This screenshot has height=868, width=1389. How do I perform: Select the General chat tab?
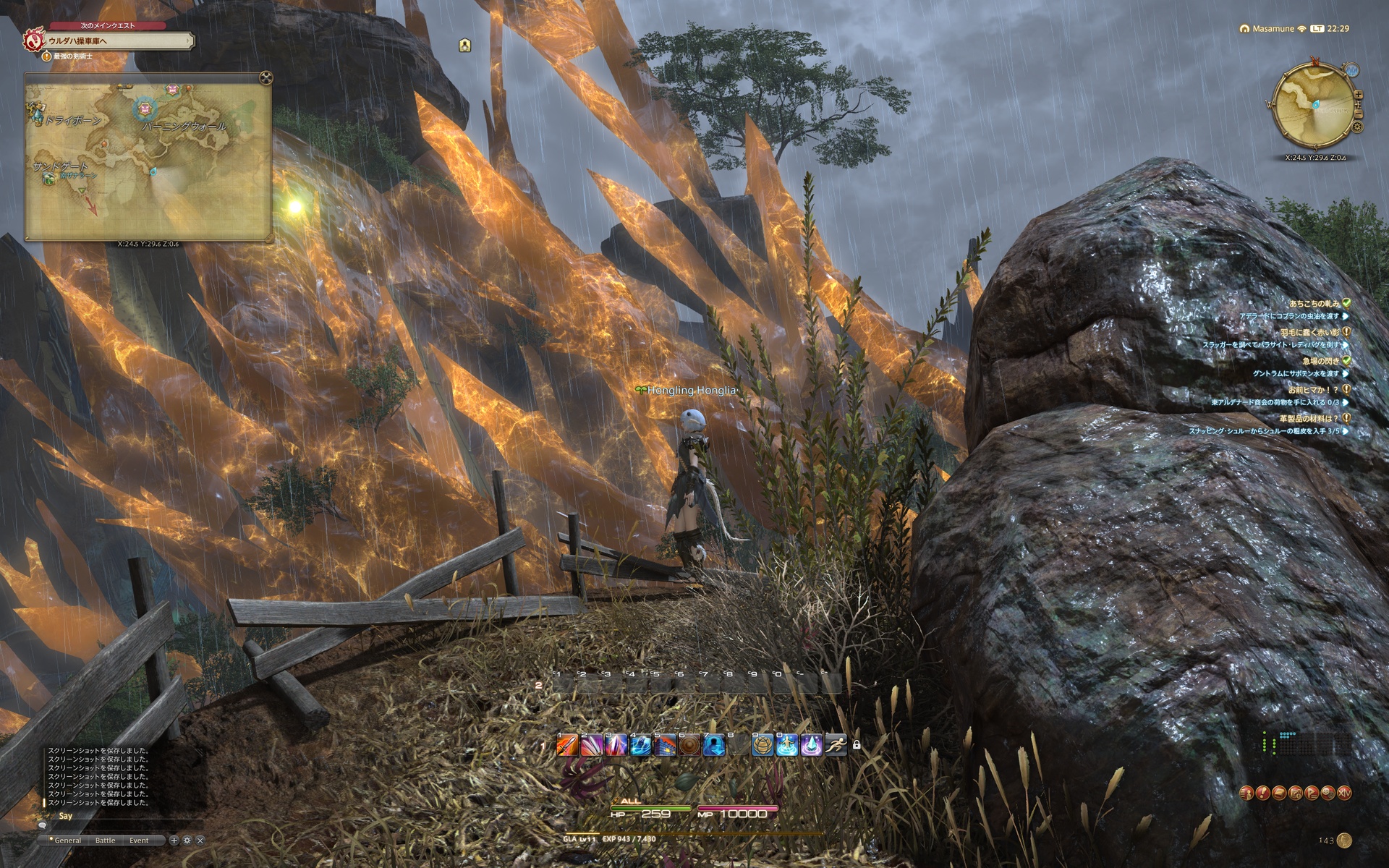67,841
